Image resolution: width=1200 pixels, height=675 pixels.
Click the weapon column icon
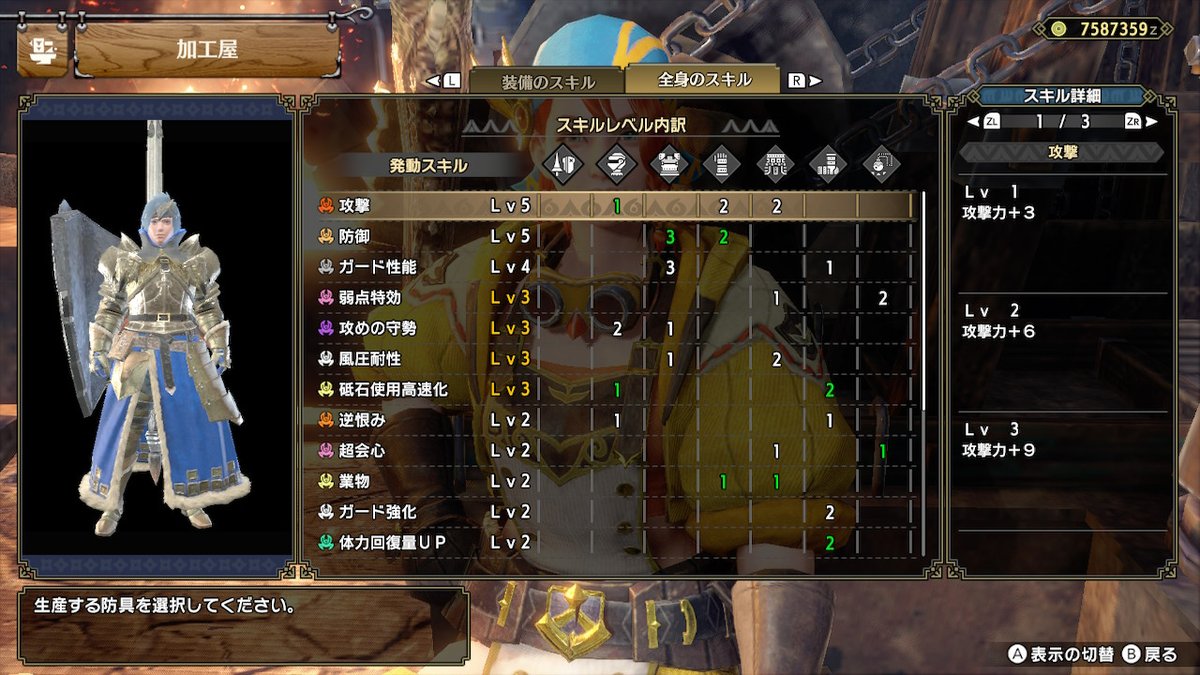point(562,164)
